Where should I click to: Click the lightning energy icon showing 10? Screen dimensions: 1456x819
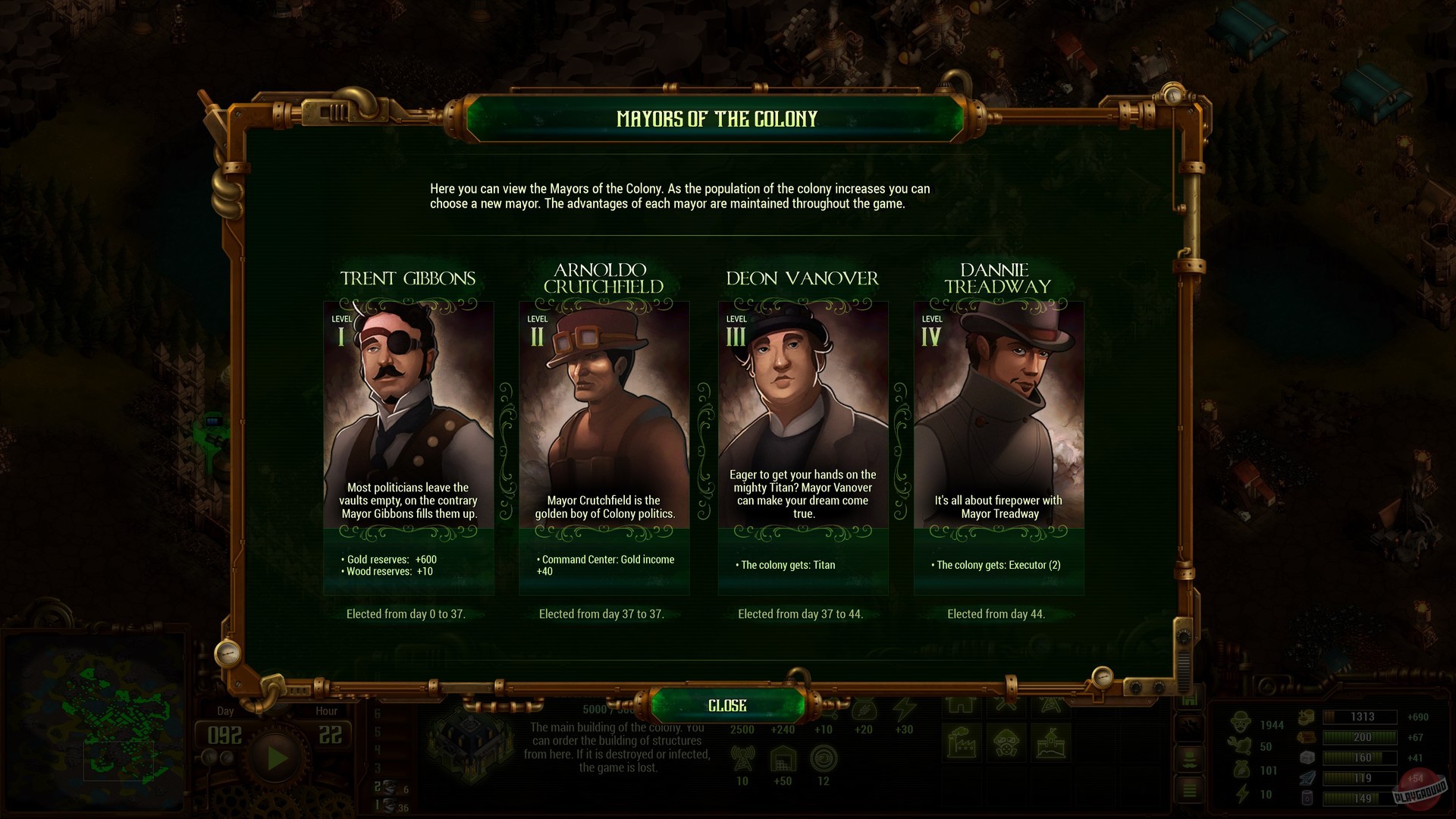[x=1242, y=793]
